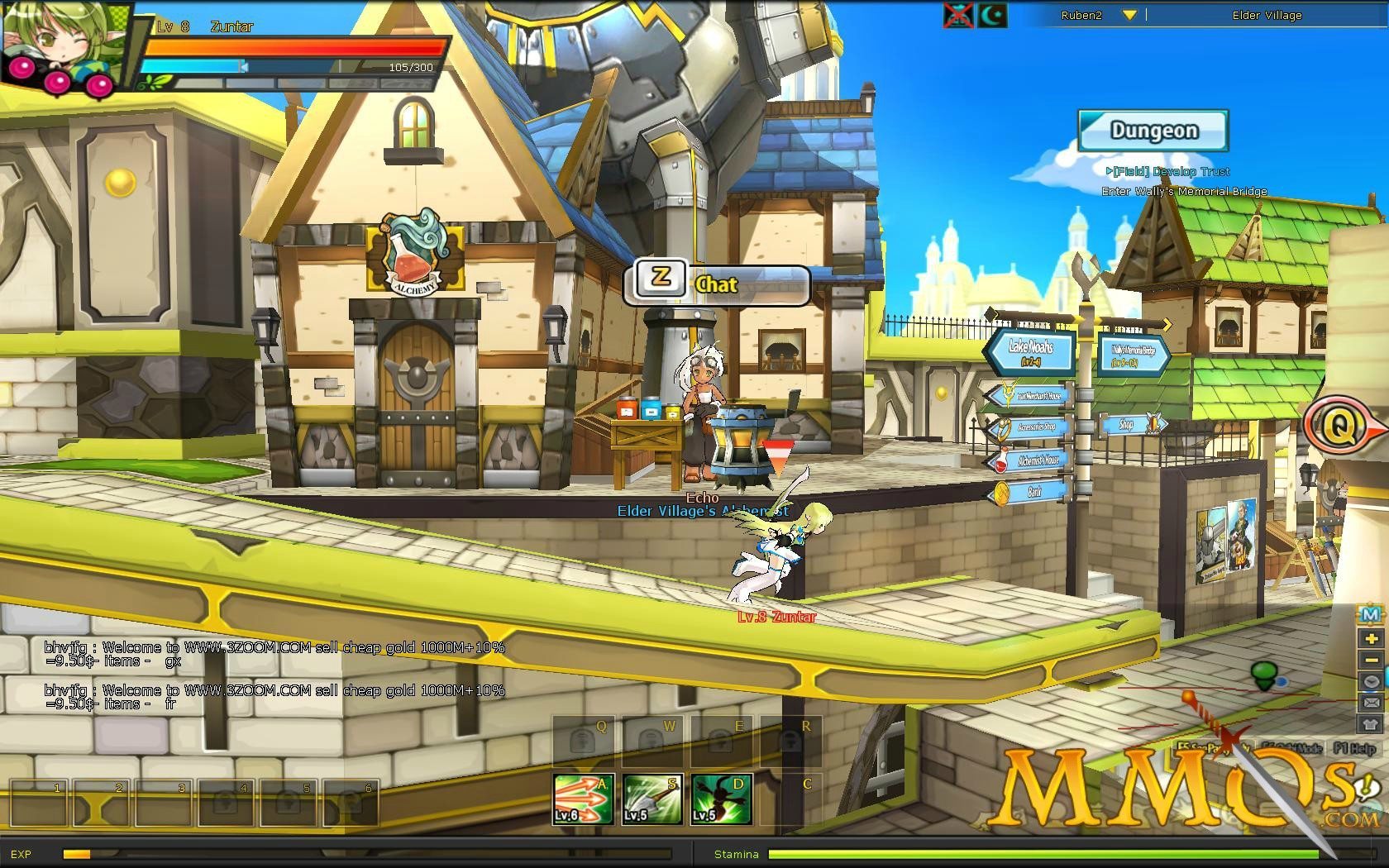Open the mail envelope icon
Viewport: 1389px width, 868px height.
pyautogui.click(x=1372, y=702)
